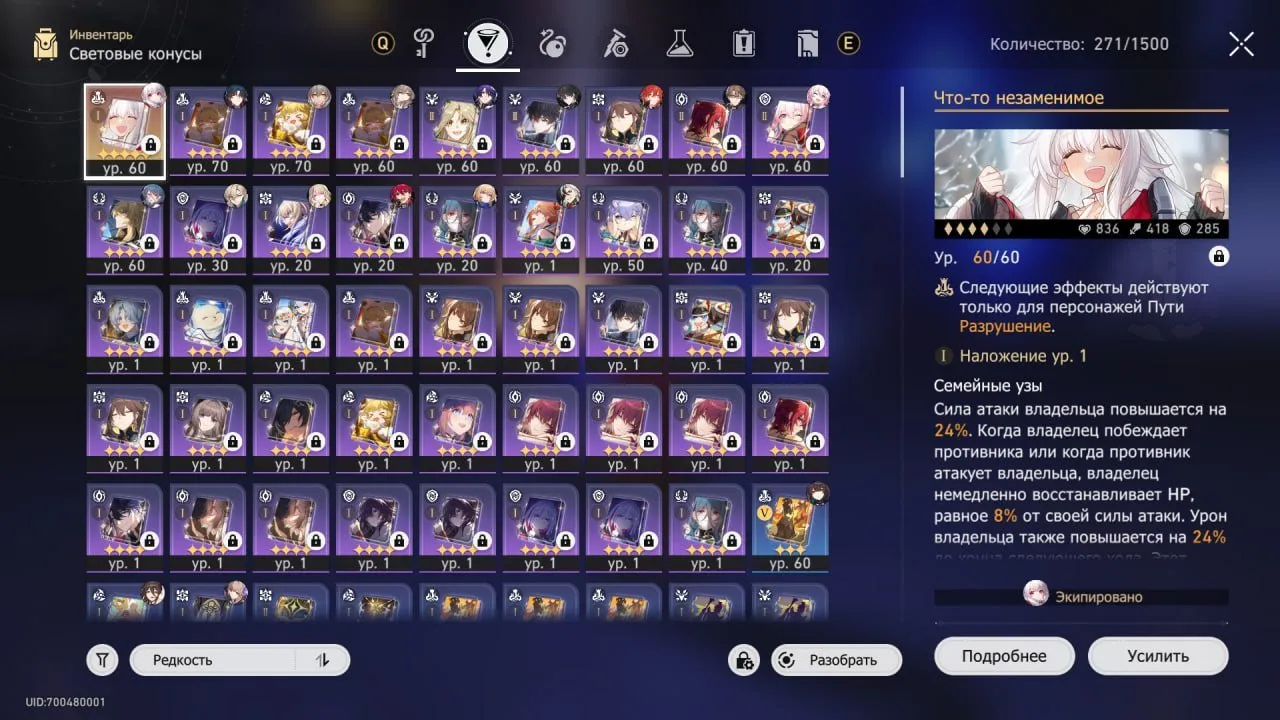Toggle the lock on Что-то незаменимое
Viewport: 1280px width, 720px height.
click(x=1218, y=257)
